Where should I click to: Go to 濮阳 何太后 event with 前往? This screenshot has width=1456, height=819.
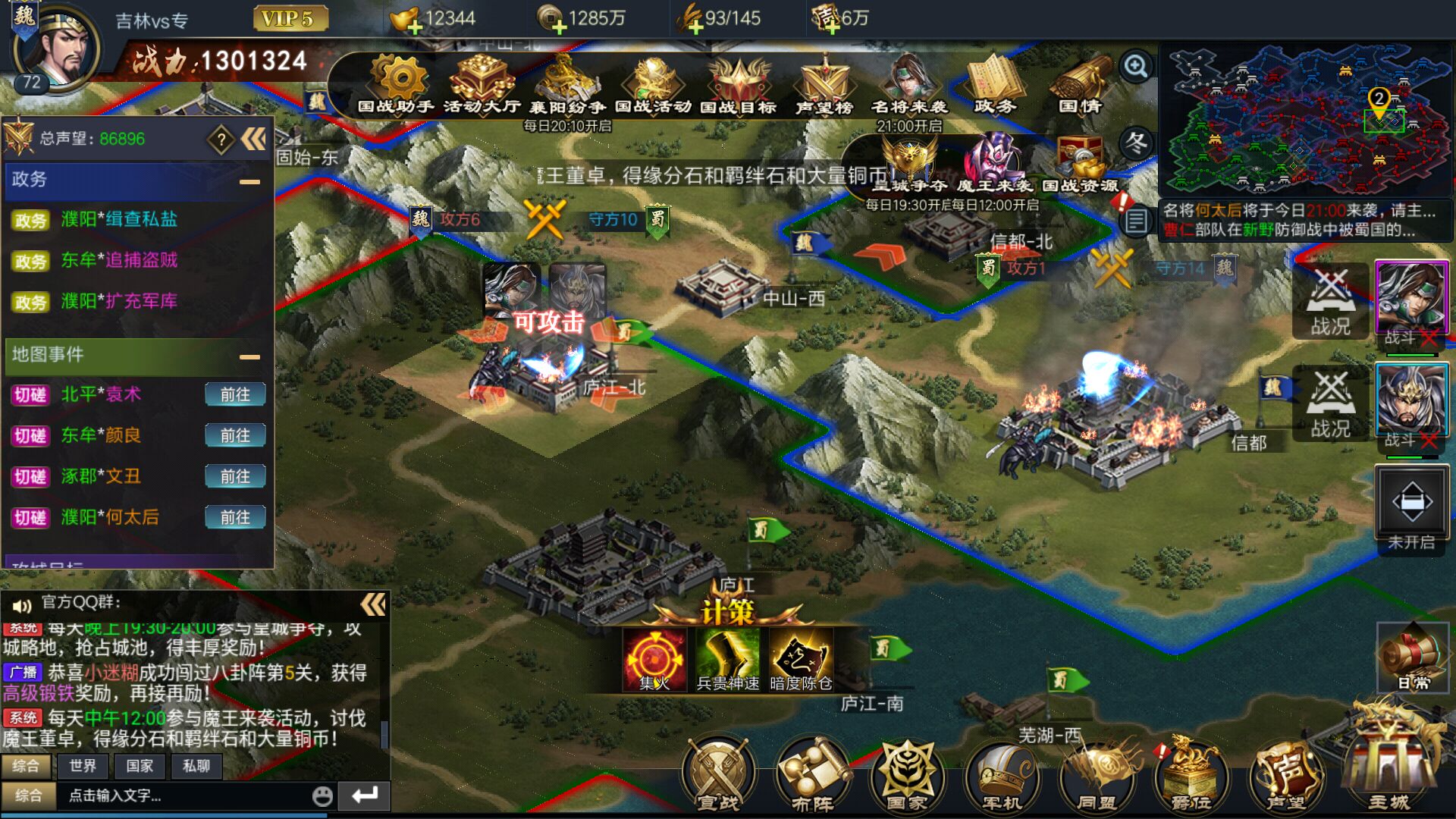click(235, 518)
